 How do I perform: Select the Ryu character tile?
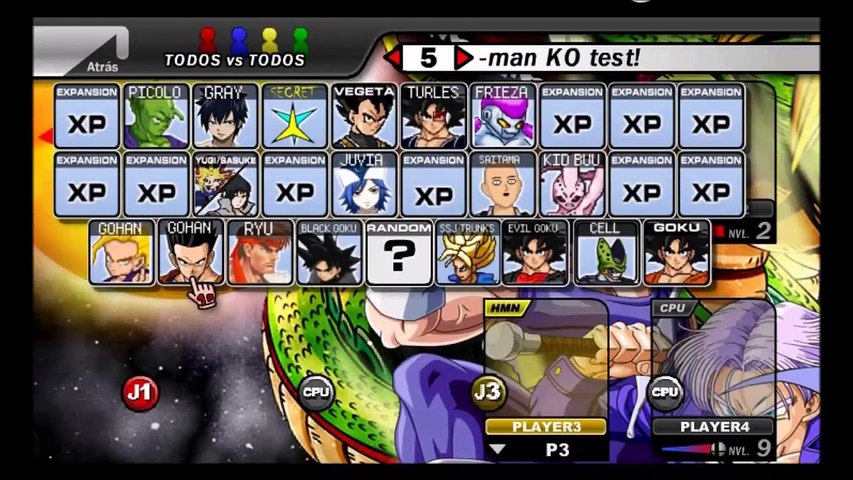pyautogui.click(x=260, y=253)
